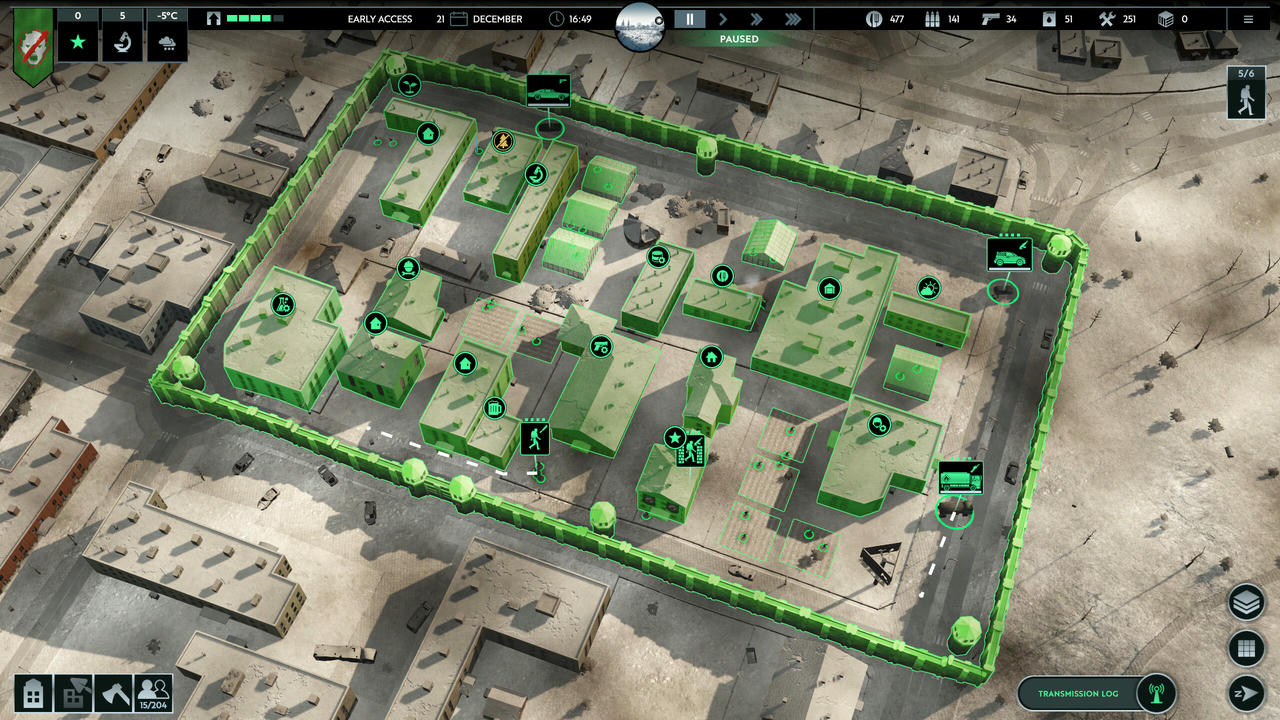The height and width of the screenshot is (720, 1280).
Task: Click the pause button in the time controls
Action: [x=689, y=19]
